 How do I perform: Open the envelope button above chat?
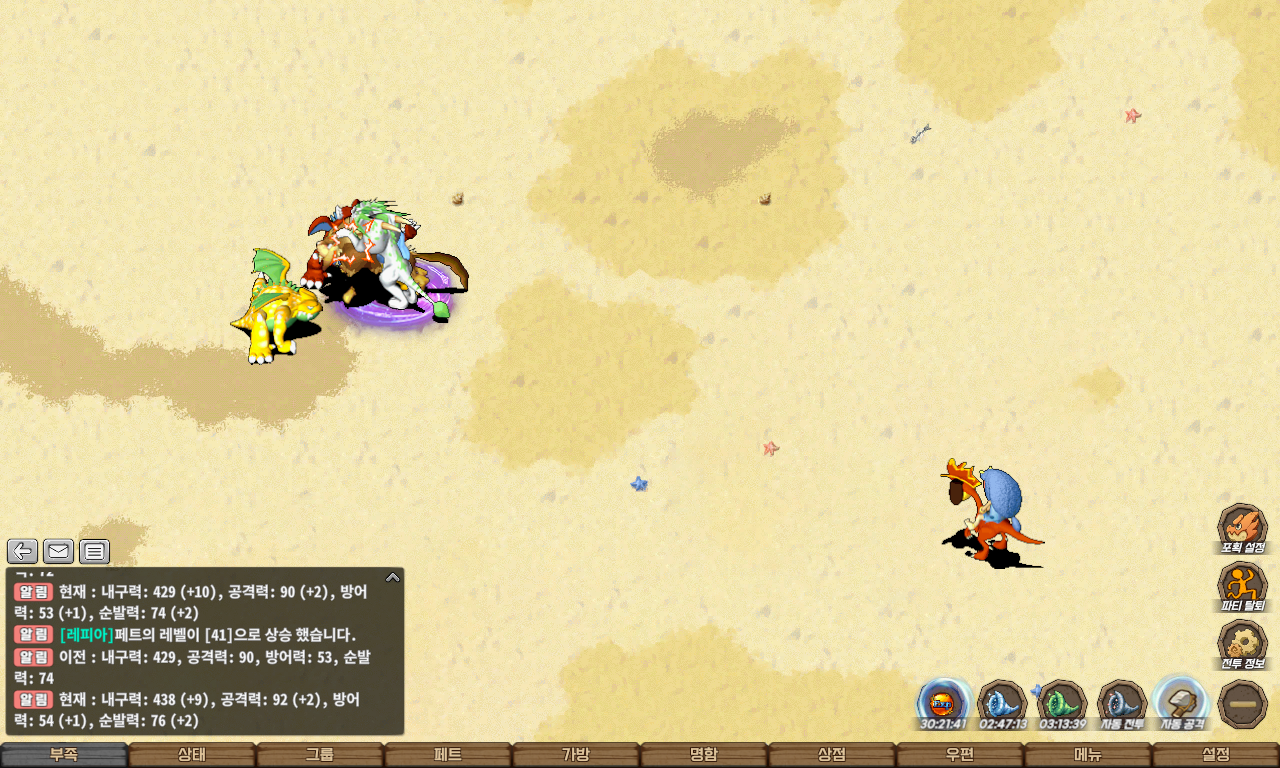58,551
